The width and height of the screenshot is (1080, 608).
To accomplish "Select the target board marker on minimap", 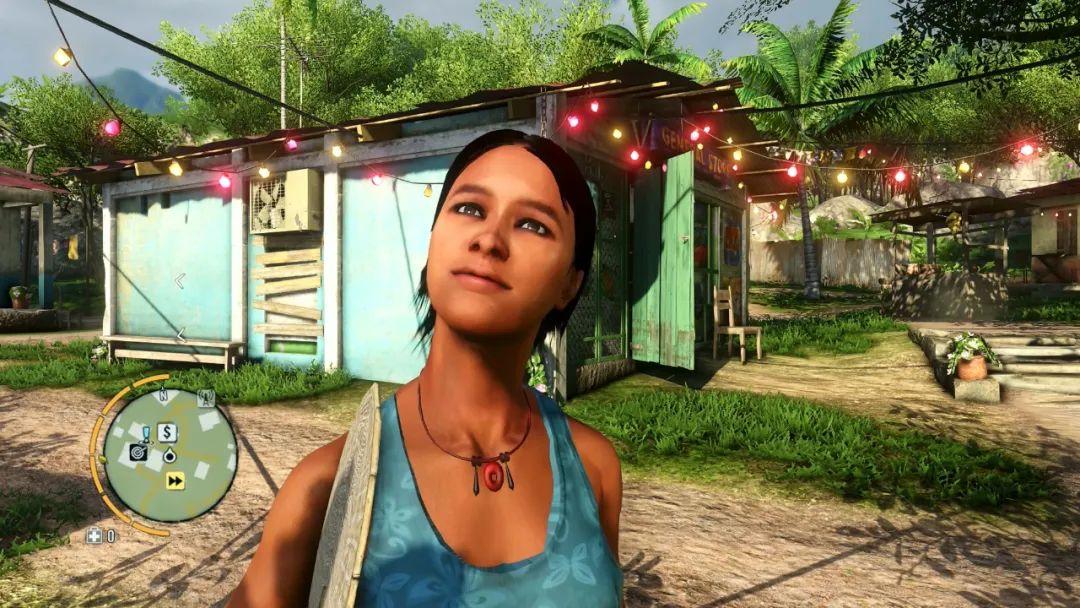I will [139, 452].
